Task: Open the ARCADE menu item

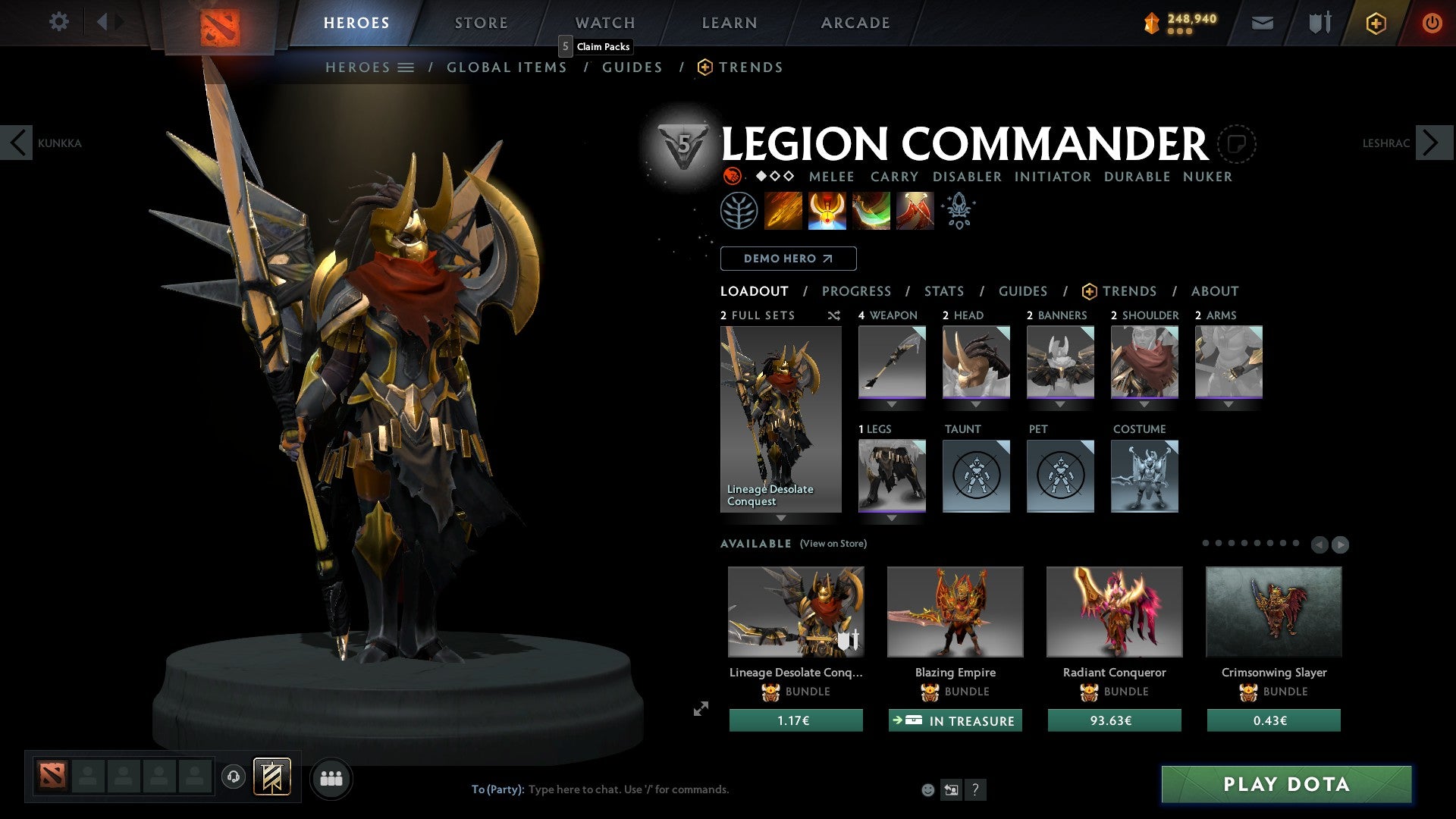Action: click(855, 22)
